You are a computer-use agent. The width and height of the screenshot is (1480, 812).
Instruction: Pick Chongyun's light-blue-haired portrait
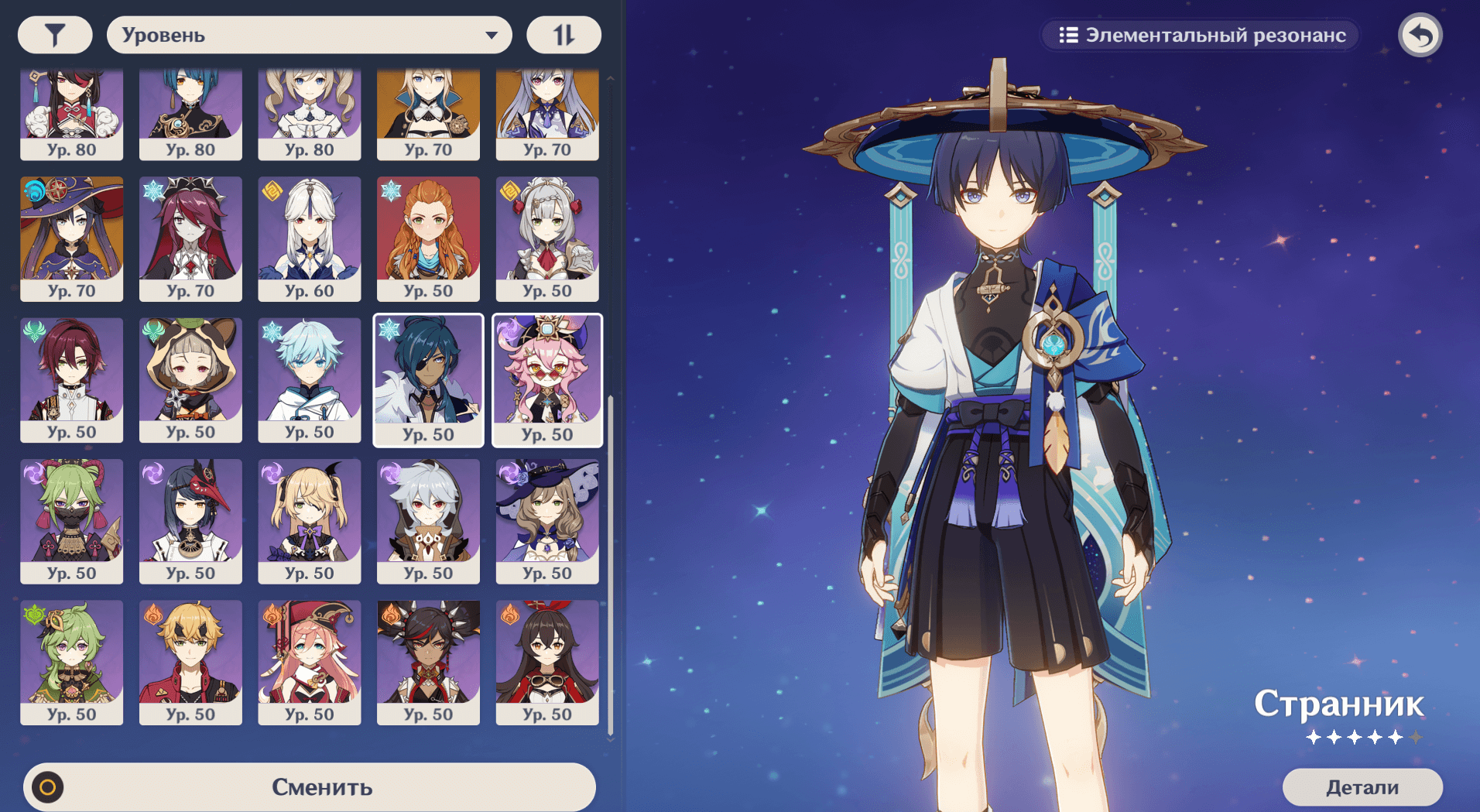(309, 379)
